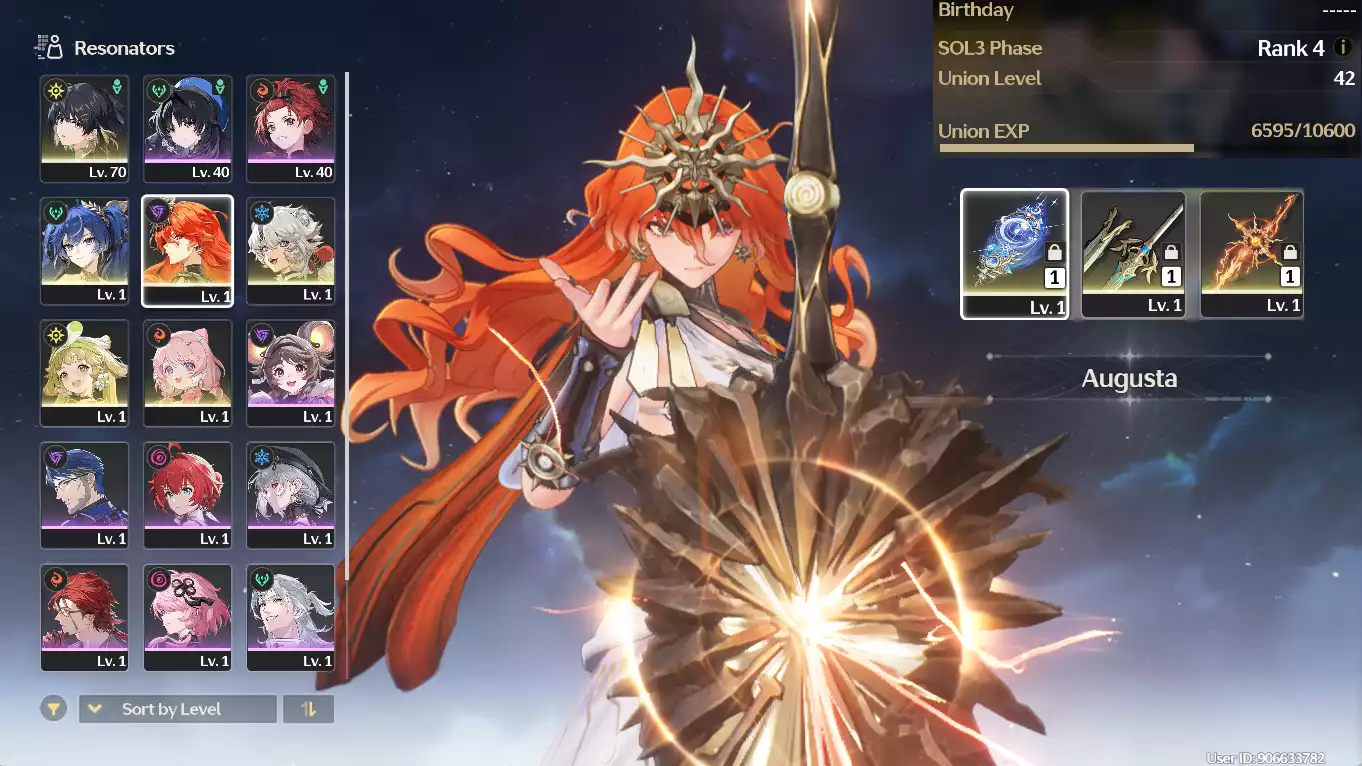
Task: Select the orange-haired Augusta portrait
Action: pos(187,250)
